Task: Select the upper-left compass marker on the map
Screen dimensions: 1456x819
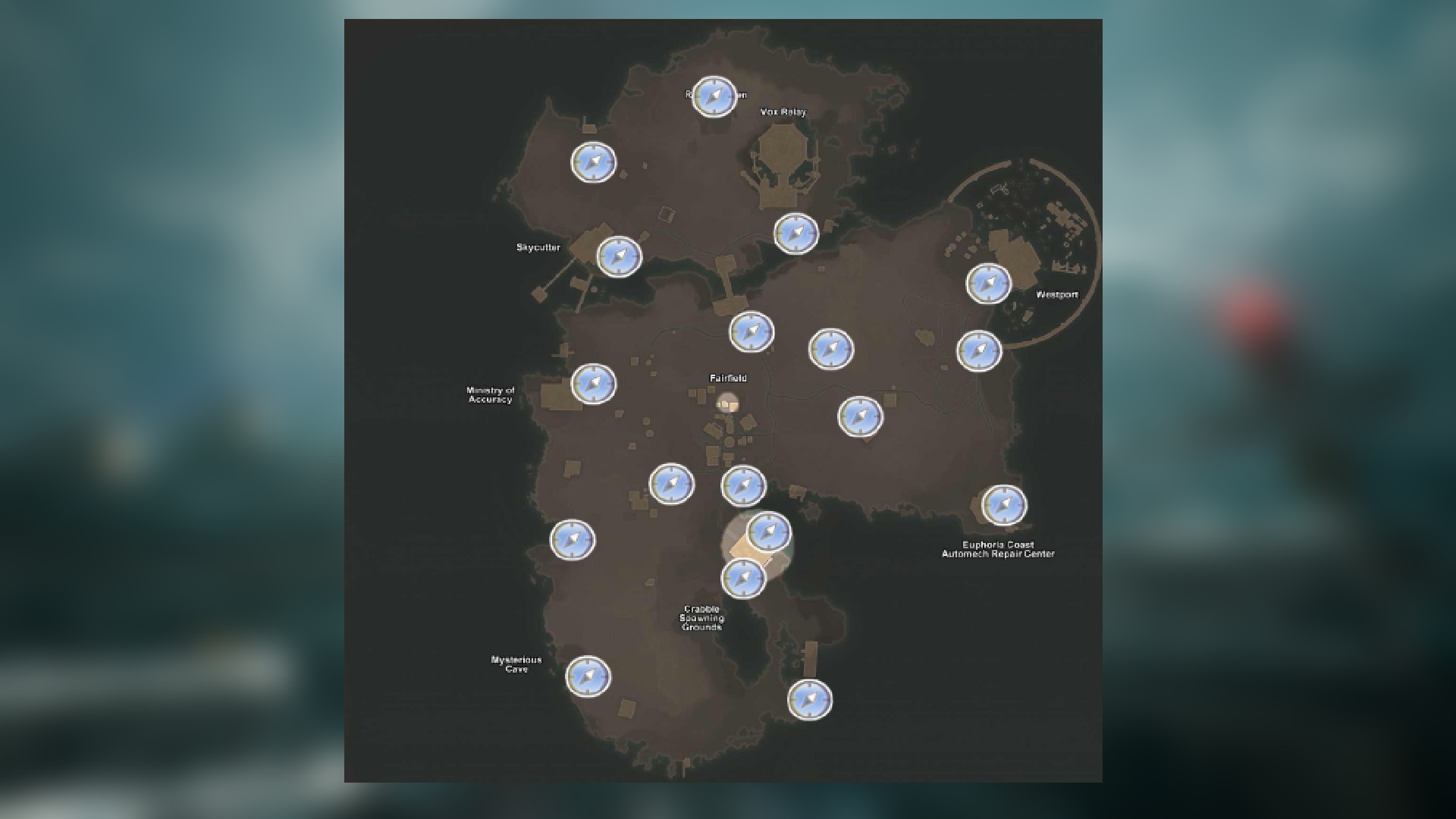Action: tap(593, 161)
